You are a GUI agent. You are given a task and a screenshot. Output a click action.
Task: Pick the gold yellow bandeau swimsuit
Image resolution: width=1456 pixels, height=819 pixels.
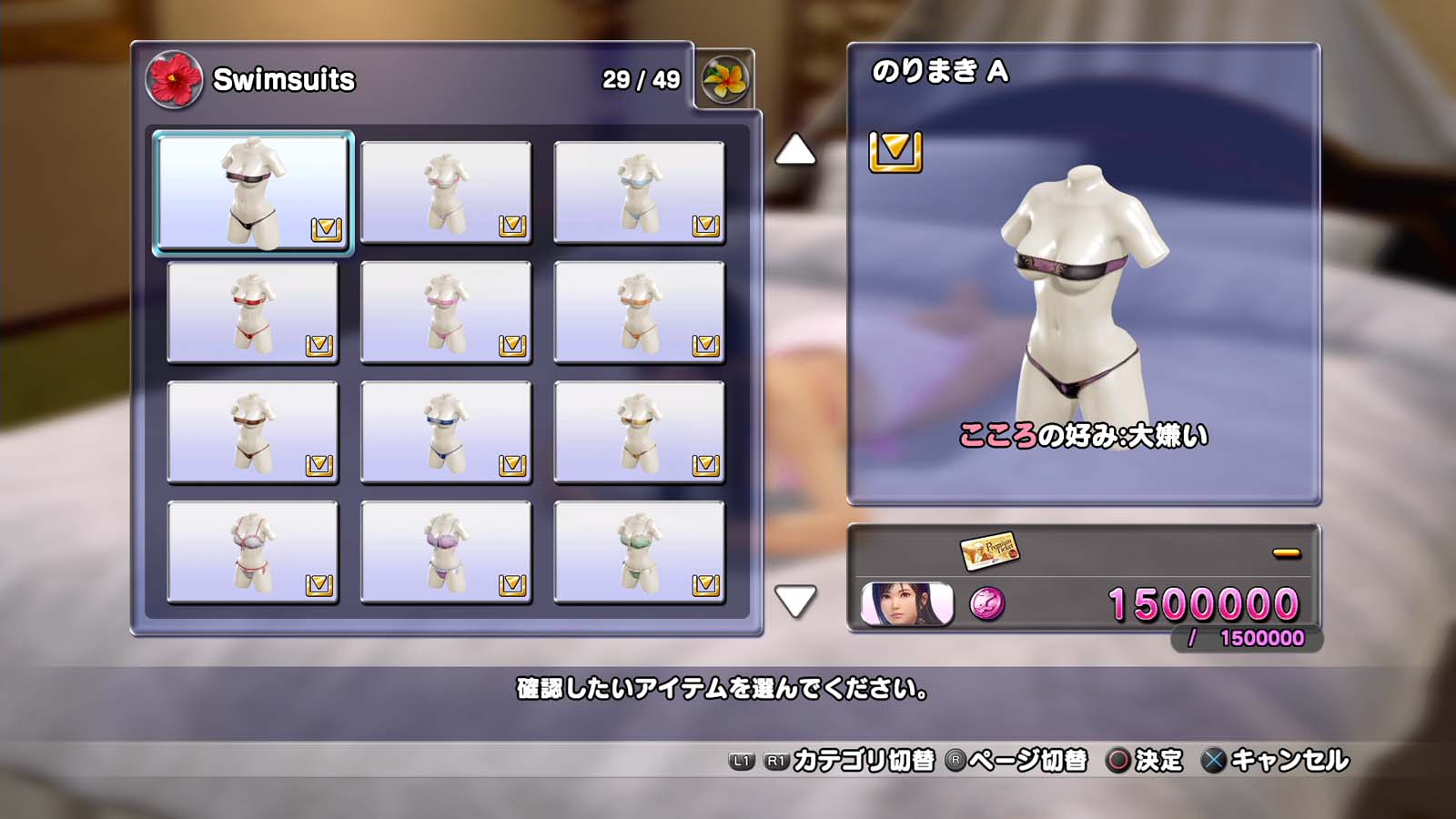pos(639,432)
